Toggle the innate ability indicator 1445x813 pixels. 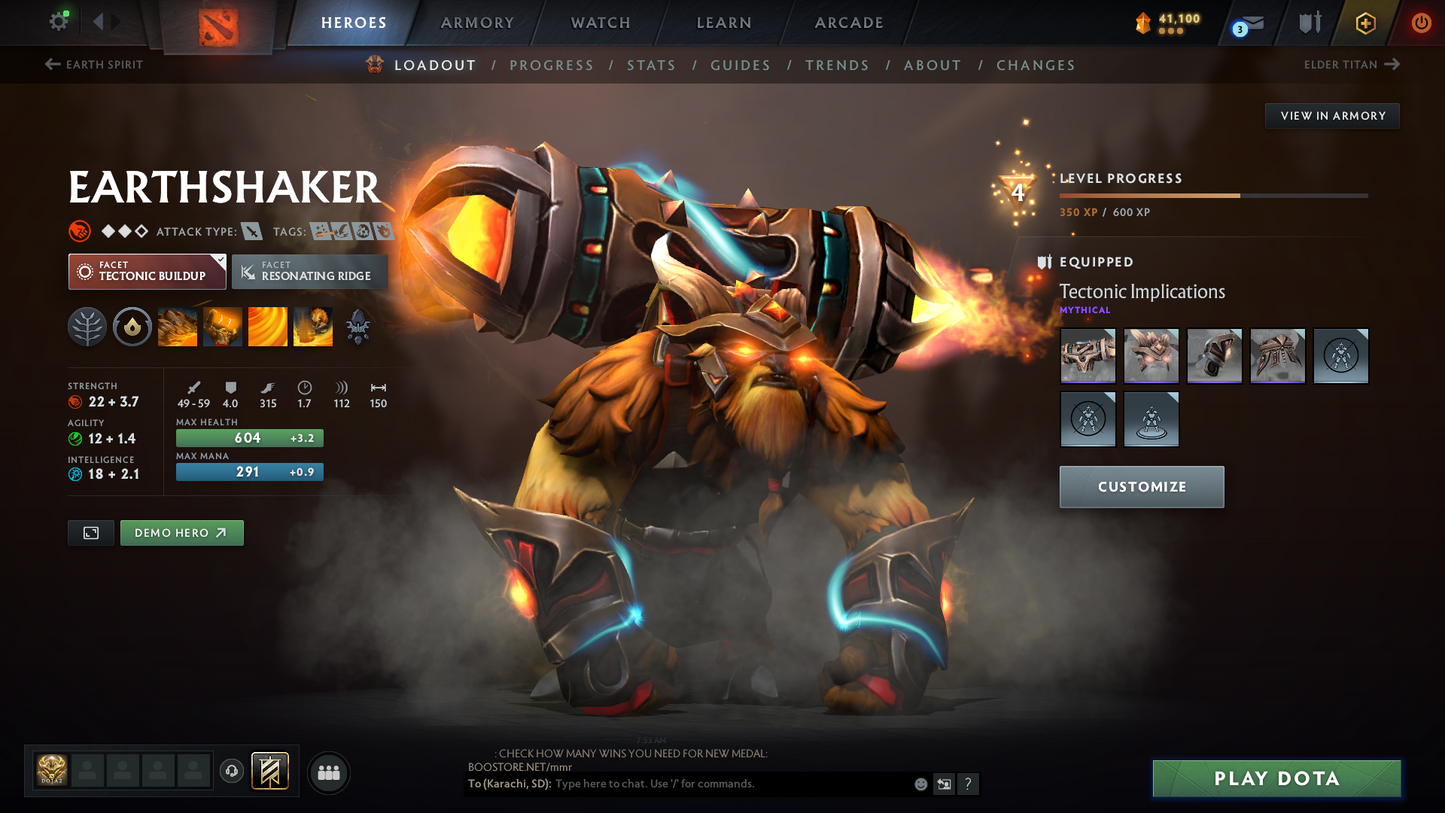[x=132, y=326]
